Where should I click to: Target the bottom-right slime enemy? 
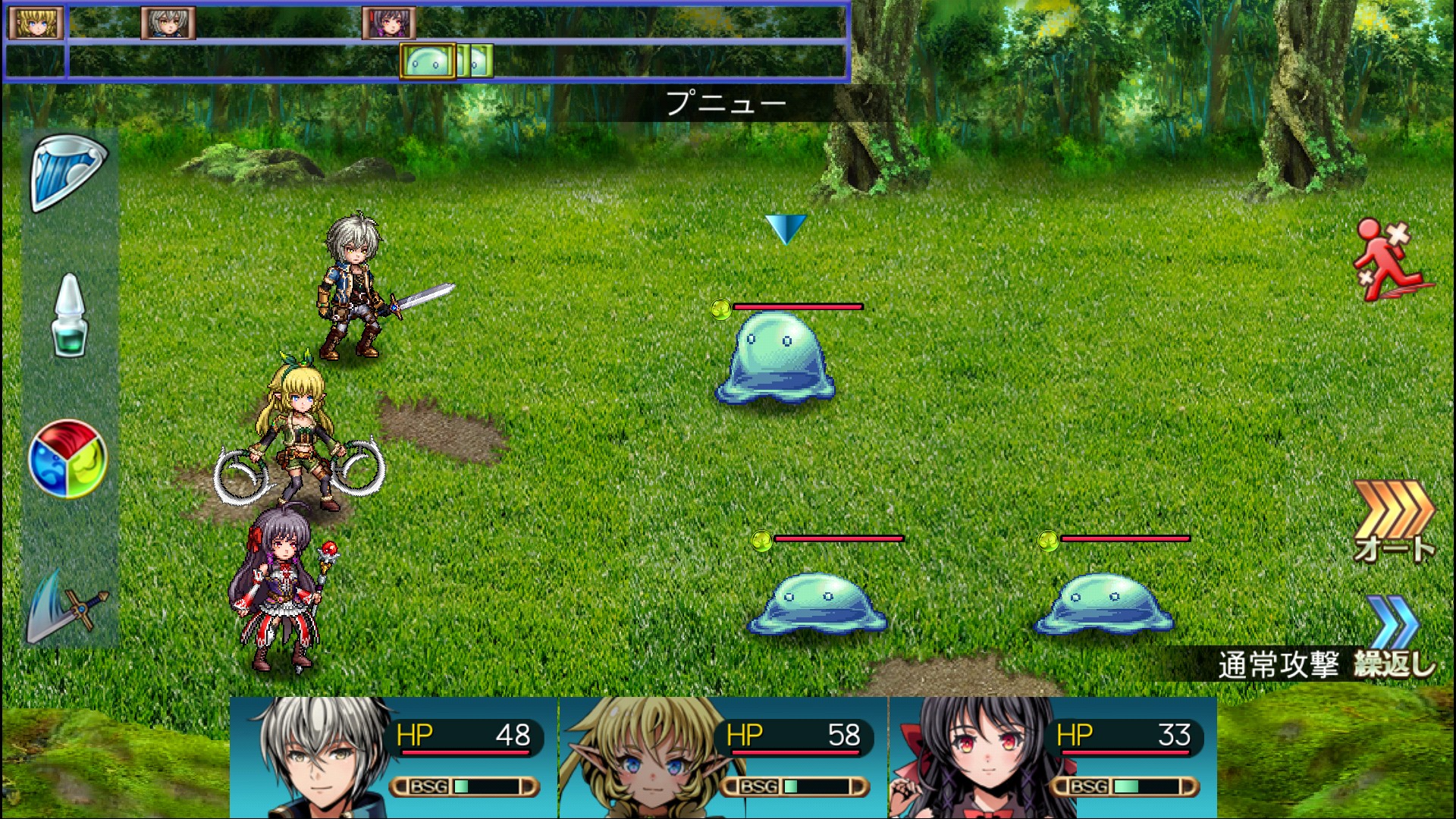click(1106, 604)
